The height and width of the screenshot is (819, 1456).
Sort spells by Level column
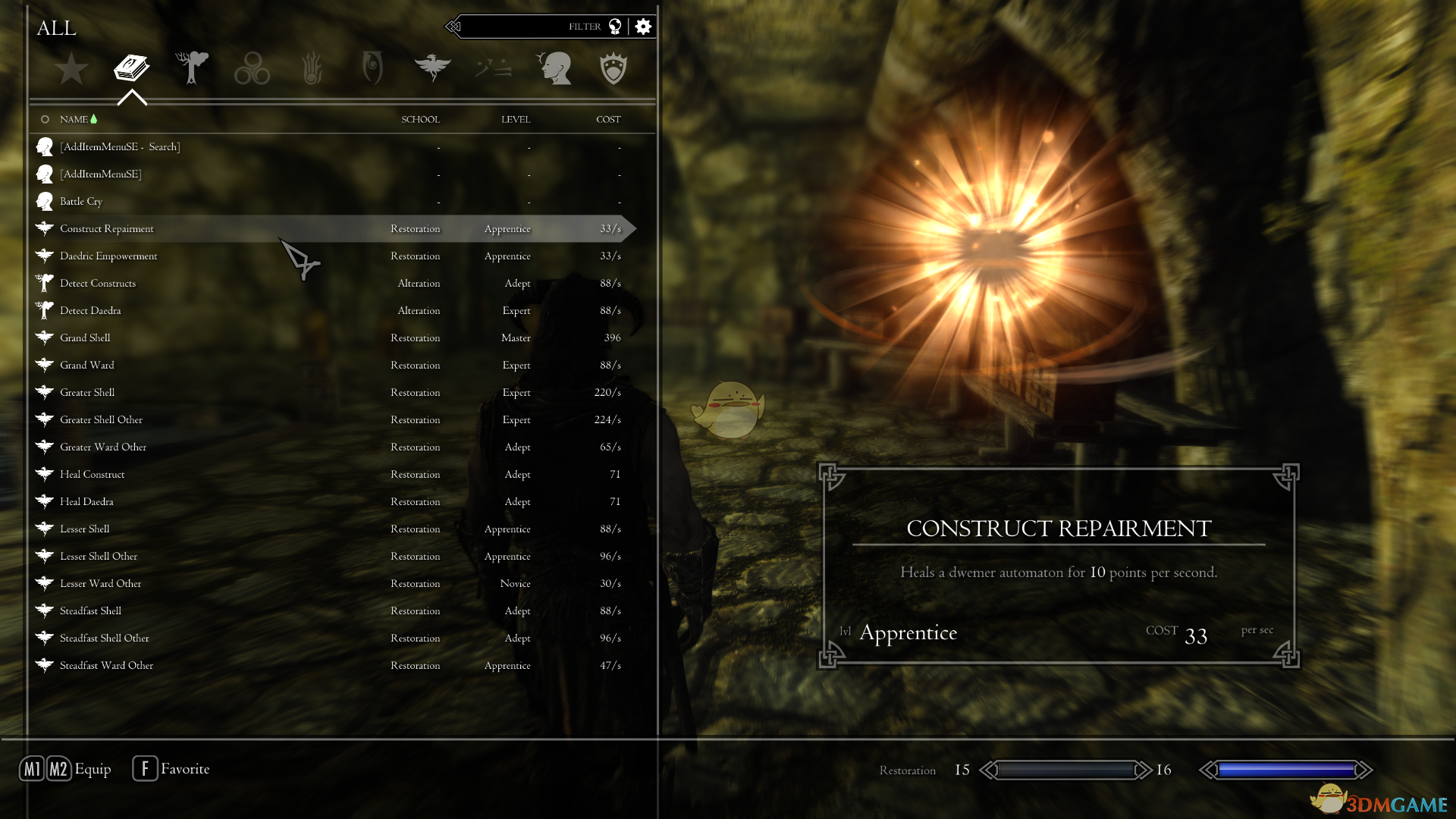pos(516,120)
